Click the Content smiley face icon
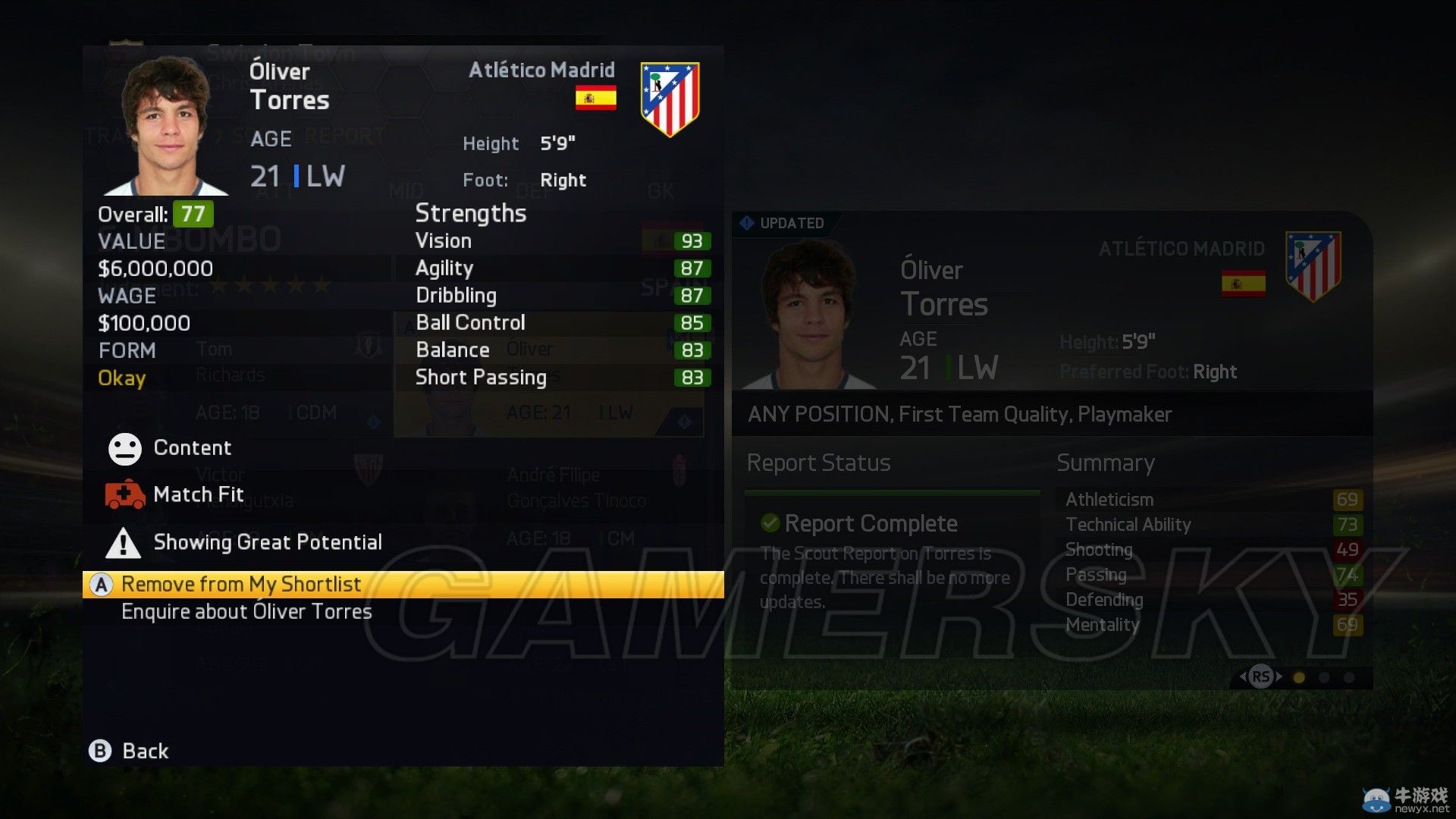This screenshot has width=1456, height=819. [x=127, y=448]
